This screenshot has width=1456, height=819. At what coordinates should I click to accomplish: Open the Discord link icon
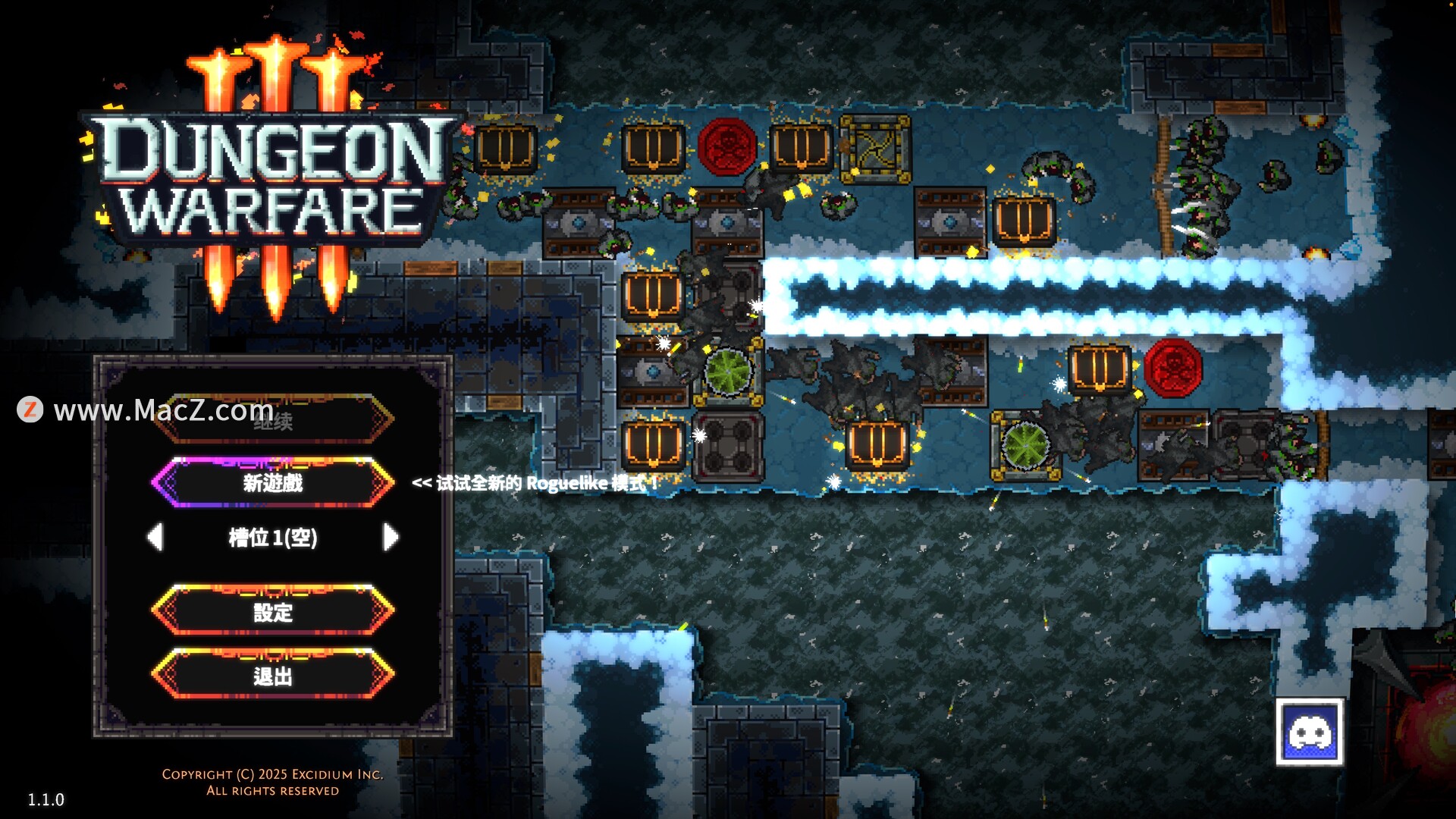(x=1310, y=733)
